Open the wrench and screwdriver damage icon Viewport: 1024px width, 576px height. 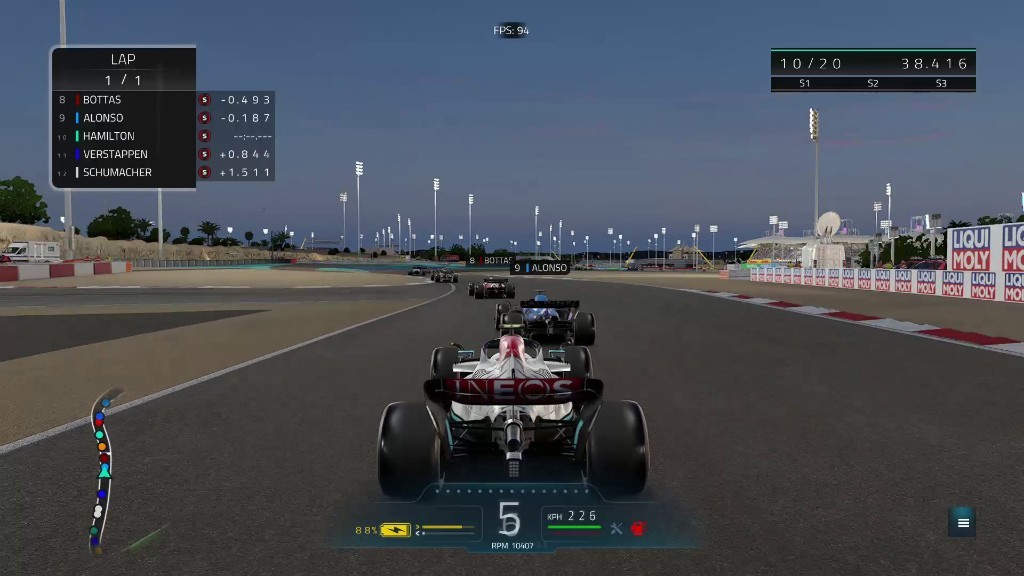tap(616, 528)
